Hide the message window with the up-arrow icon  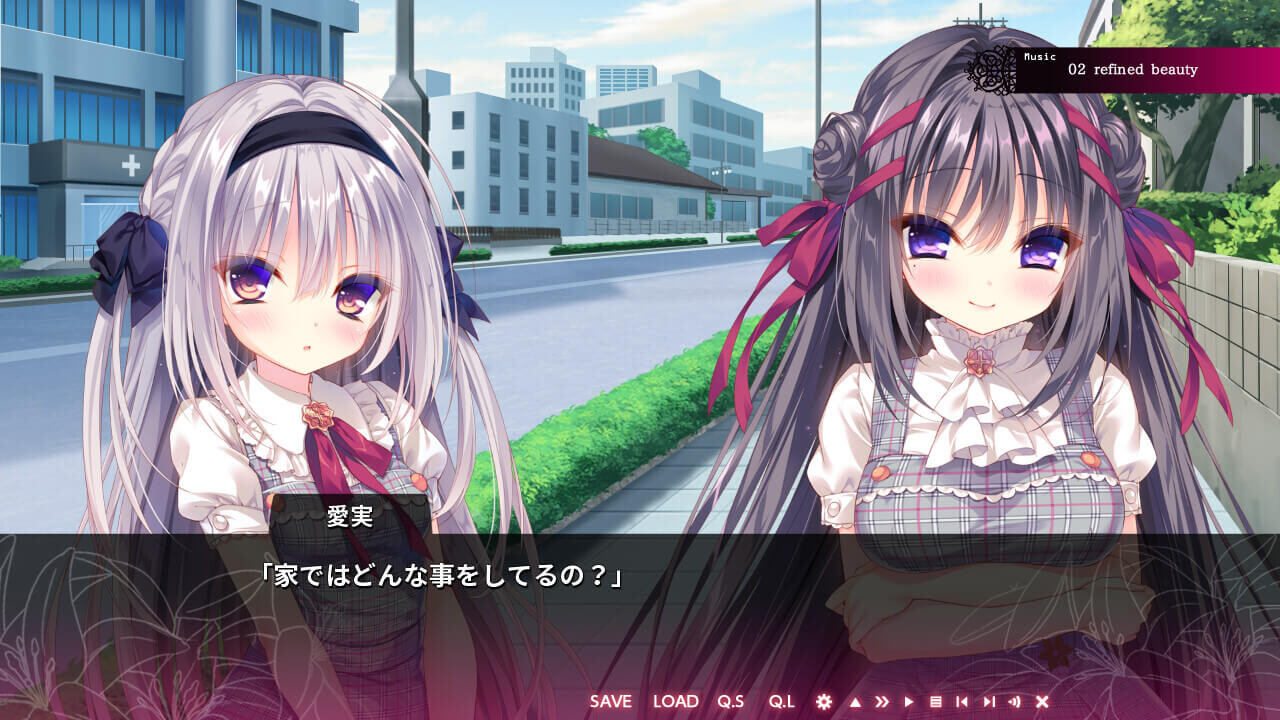tap(856, 700)
